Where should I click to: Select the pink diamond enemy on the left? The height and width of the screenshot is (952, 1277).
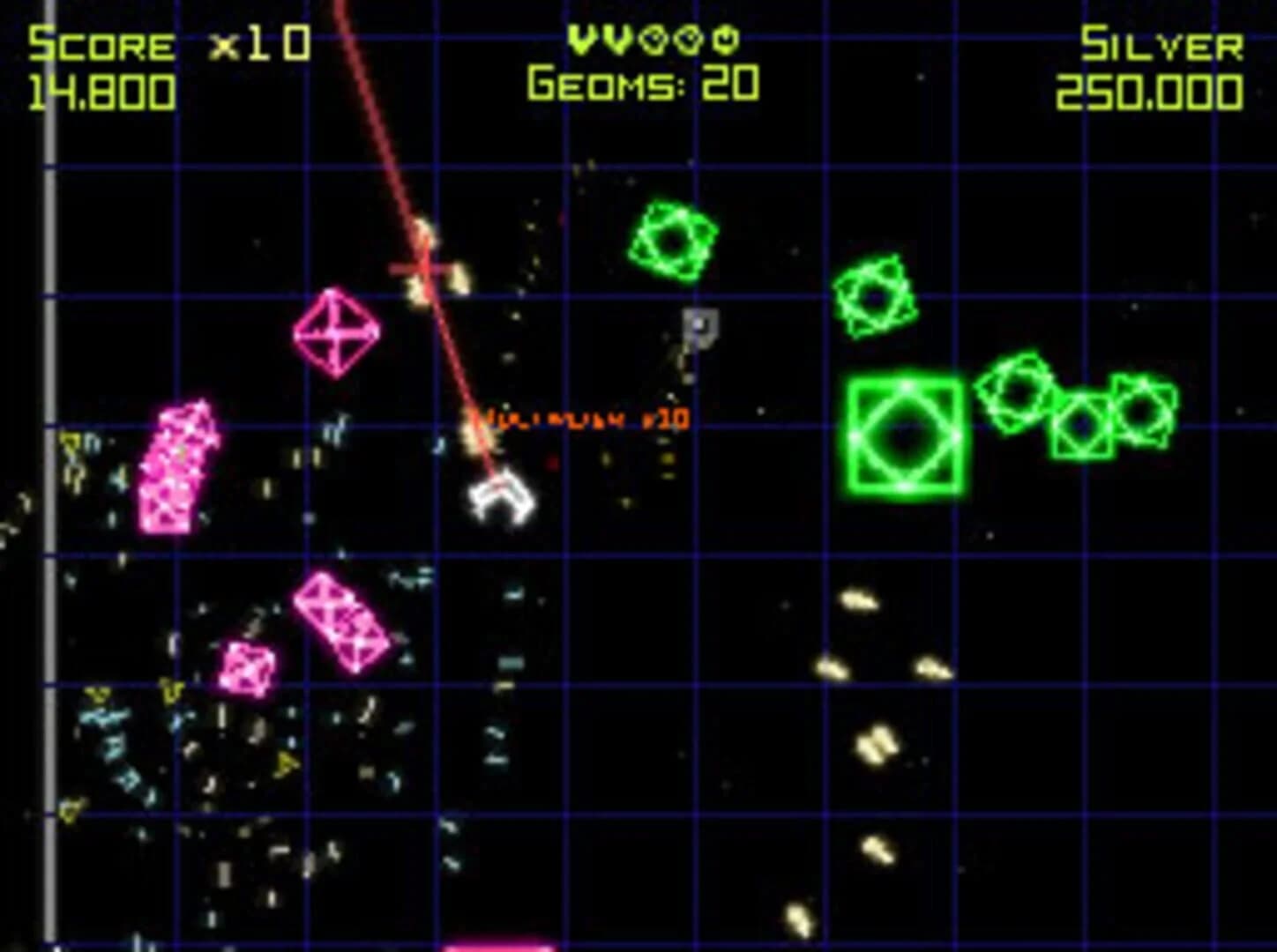335,333
